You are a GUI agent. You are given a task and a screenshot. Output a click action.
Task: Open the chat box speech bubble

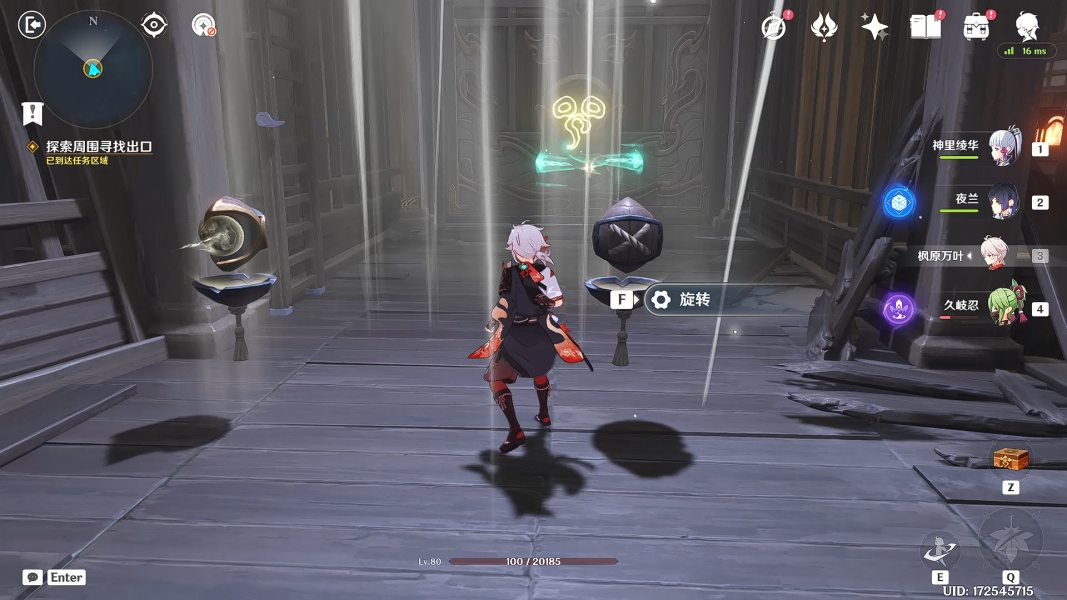coord(33,577)
